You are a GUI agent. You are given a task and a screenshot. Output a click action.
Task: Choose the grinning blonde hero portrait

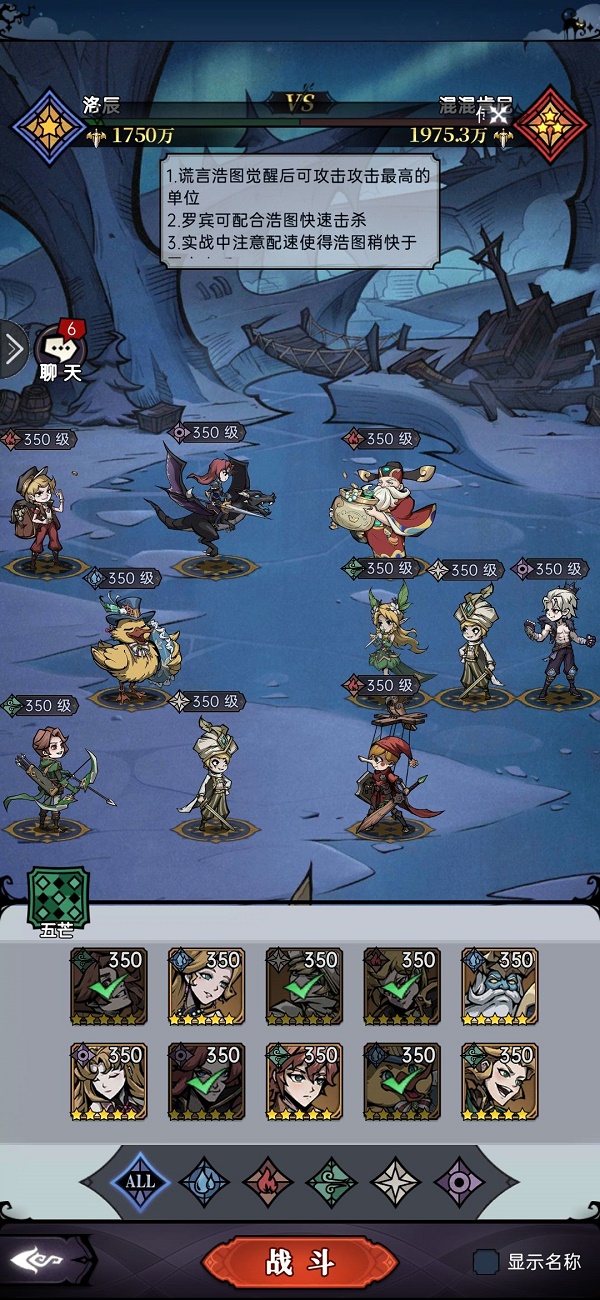click(x=499, y=1081)
